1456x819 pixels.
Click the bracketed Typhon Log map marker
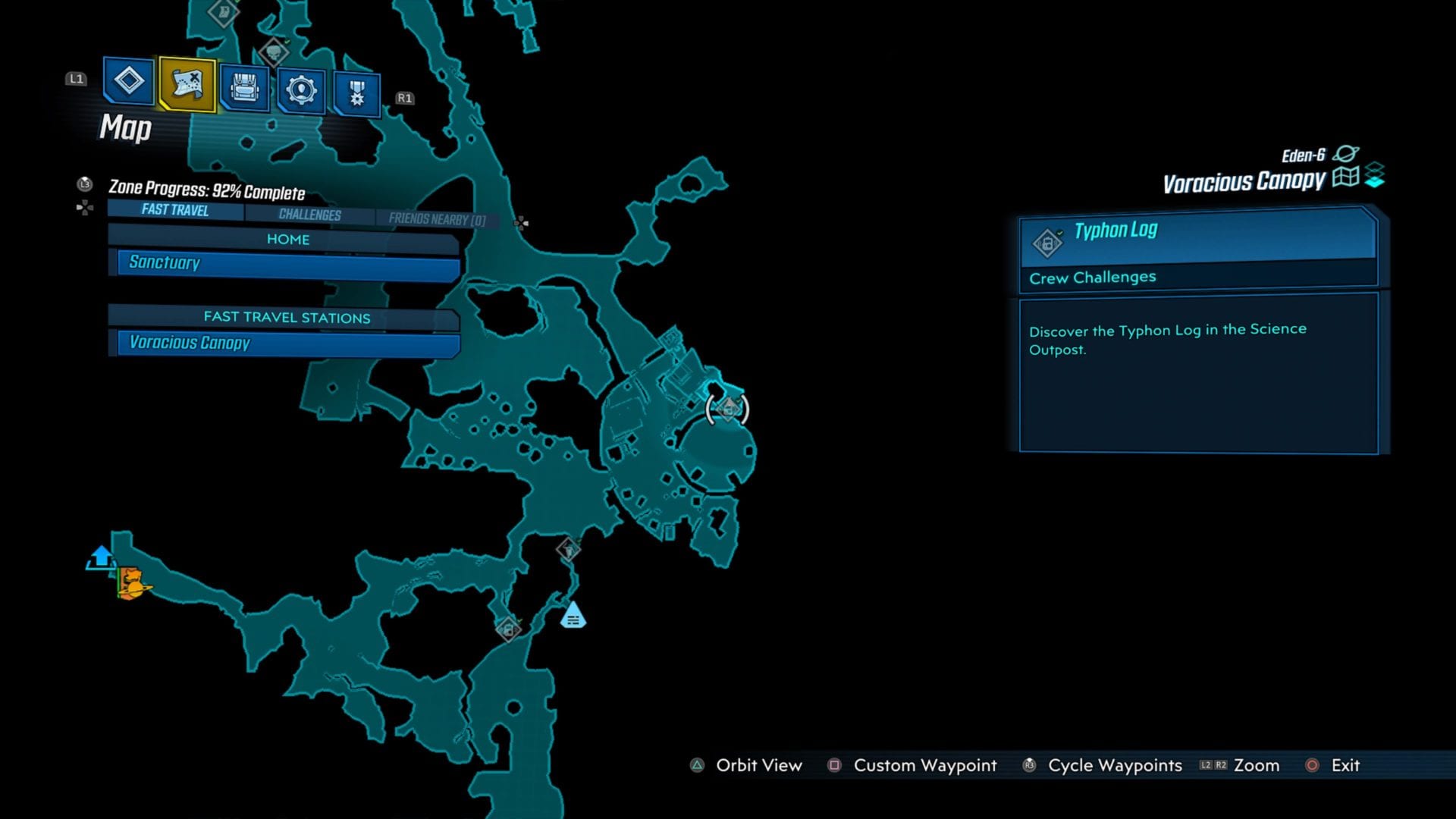coord(727,409)
